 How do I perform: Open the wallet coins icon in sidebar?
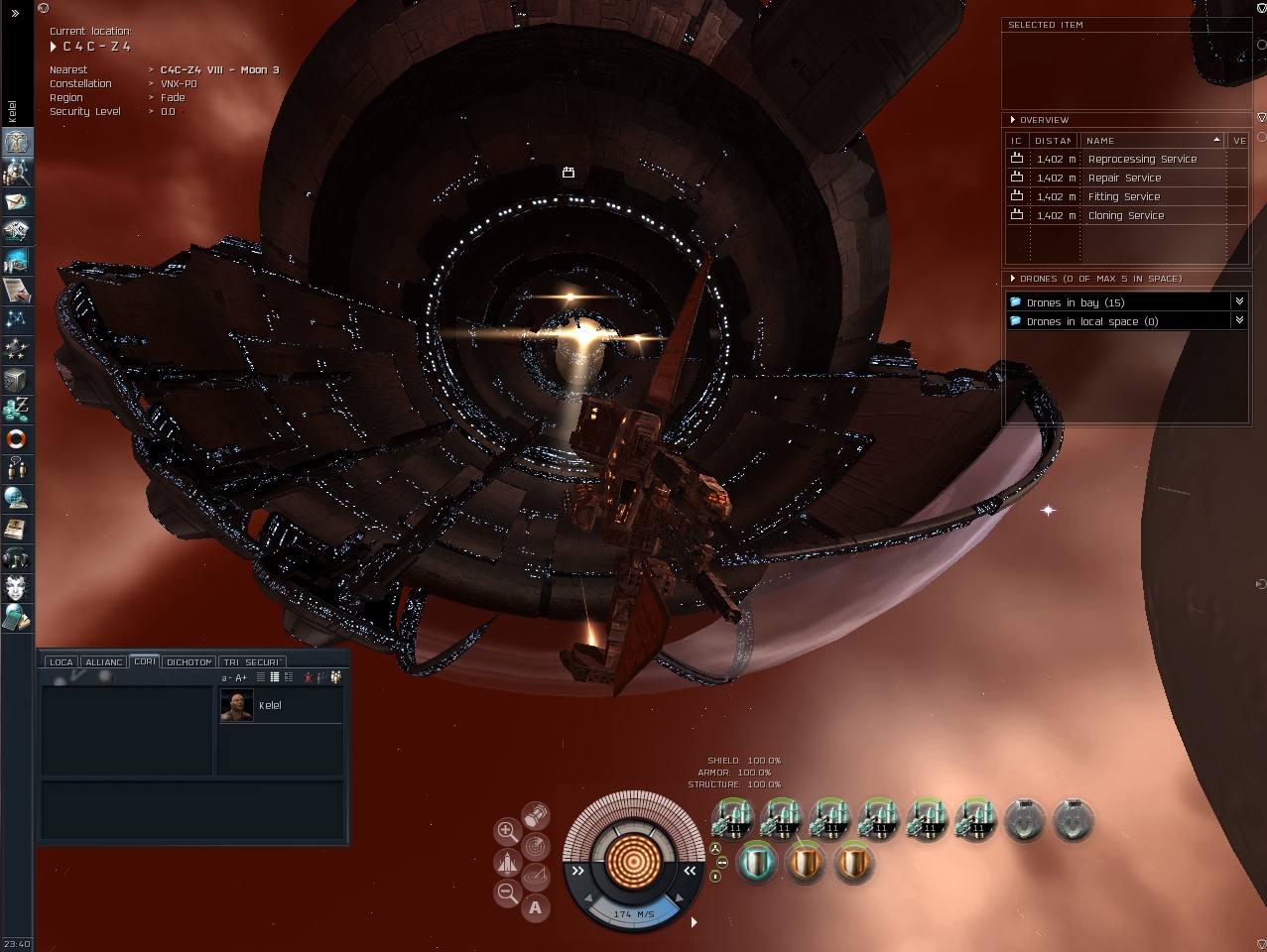click(17, 409)
